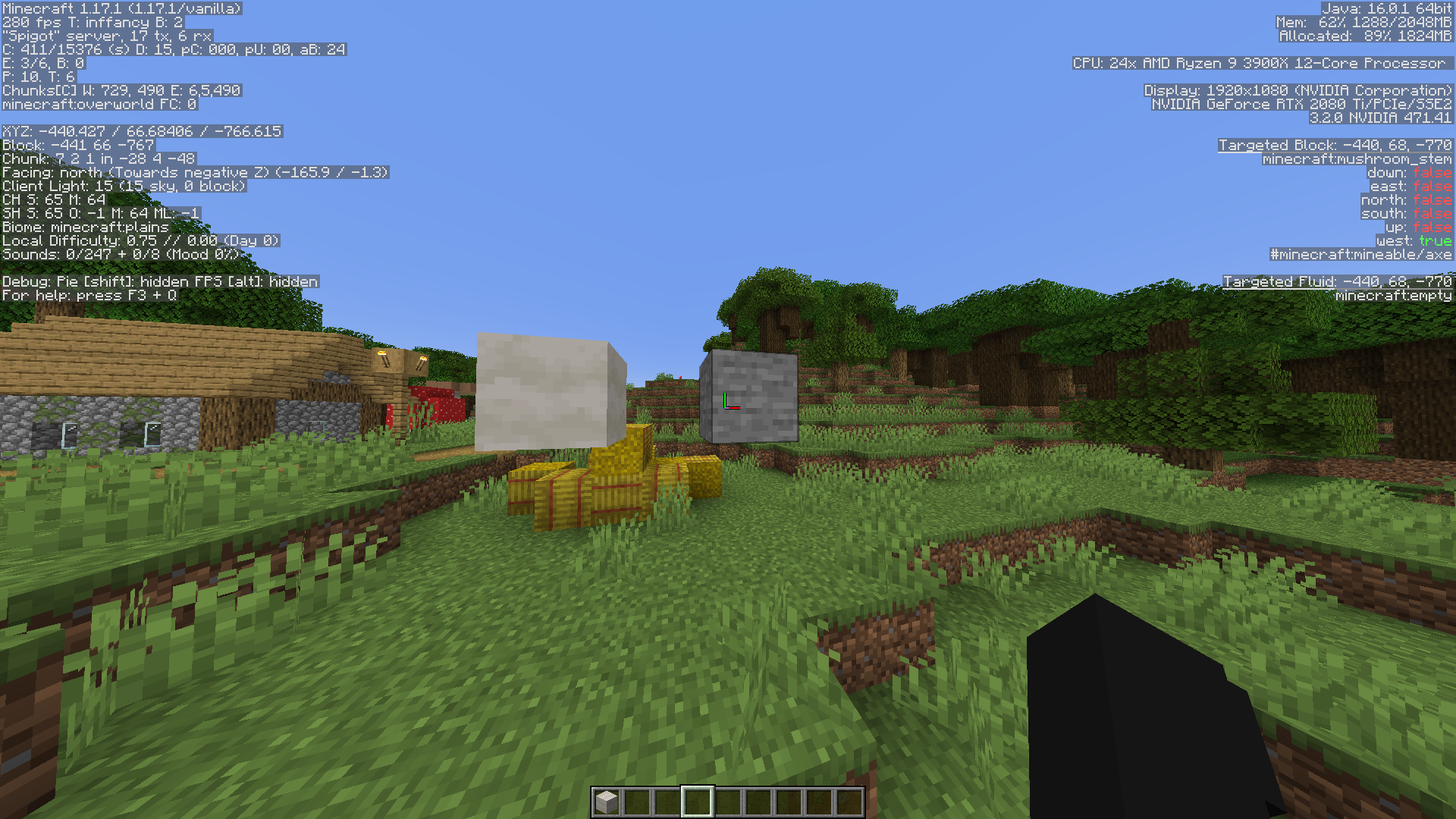The width and height of the screenshot is (1456, 819).
Task: Click the underlined 'Targeted Block' heading
Action: tap(1278, 145)
